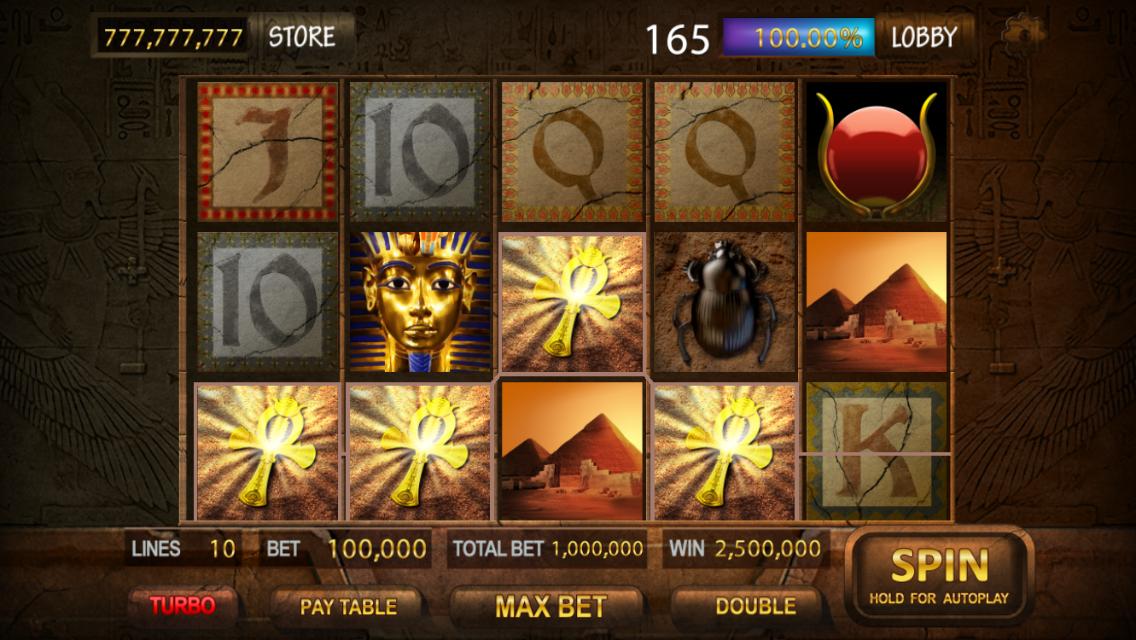Screen dimensions: 1136x640
Task: Gamble the win with DOUBLE
Action: (x=755, y=606)
